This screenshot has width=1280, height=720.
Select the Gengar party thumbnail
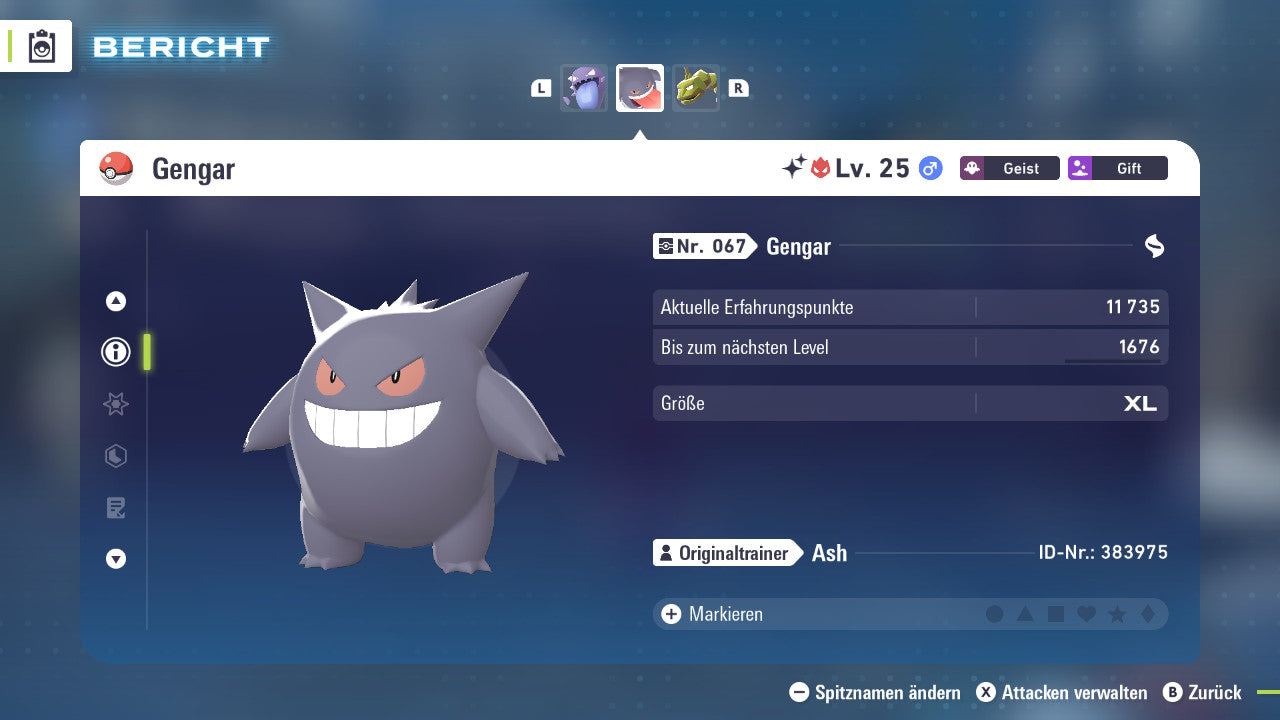(x=640, y=88)
